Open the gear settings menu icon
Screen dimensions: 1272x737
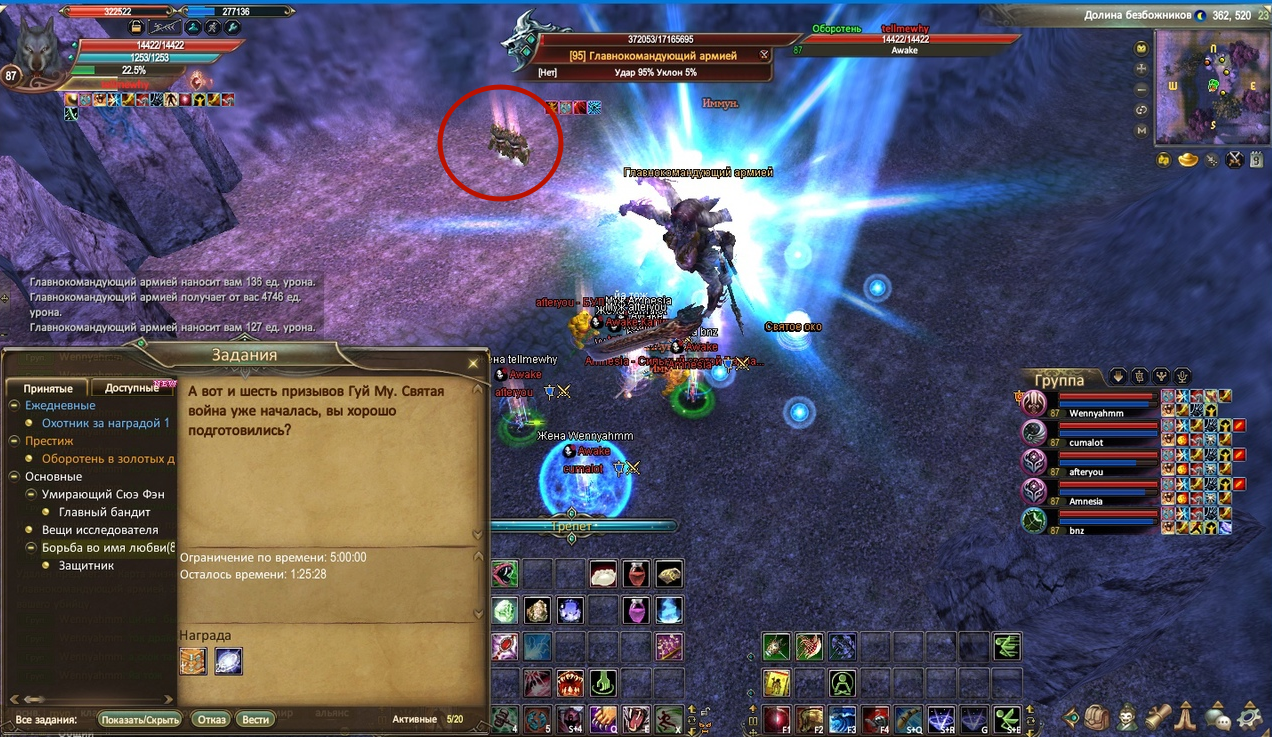click(1250, 716)
